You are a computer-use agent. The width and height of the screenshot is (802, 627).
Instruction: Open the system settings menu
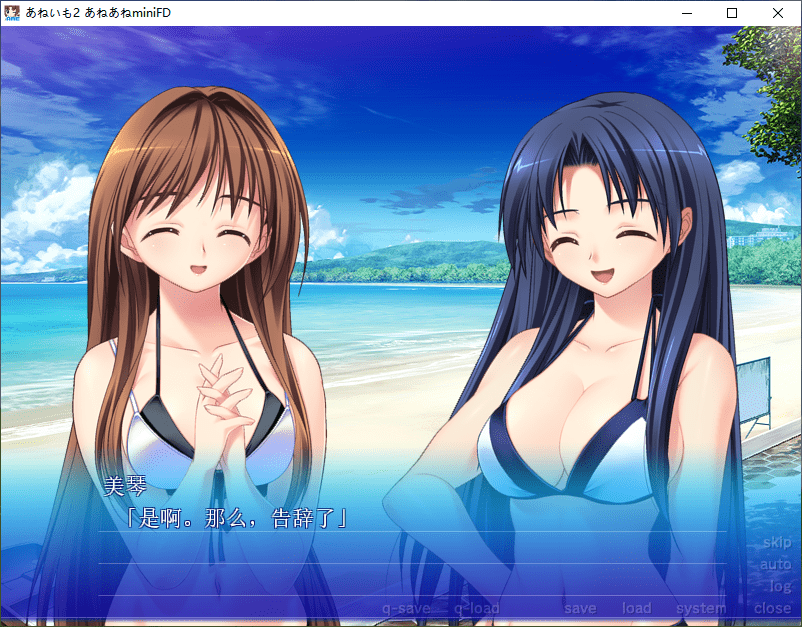coord(701,608)
